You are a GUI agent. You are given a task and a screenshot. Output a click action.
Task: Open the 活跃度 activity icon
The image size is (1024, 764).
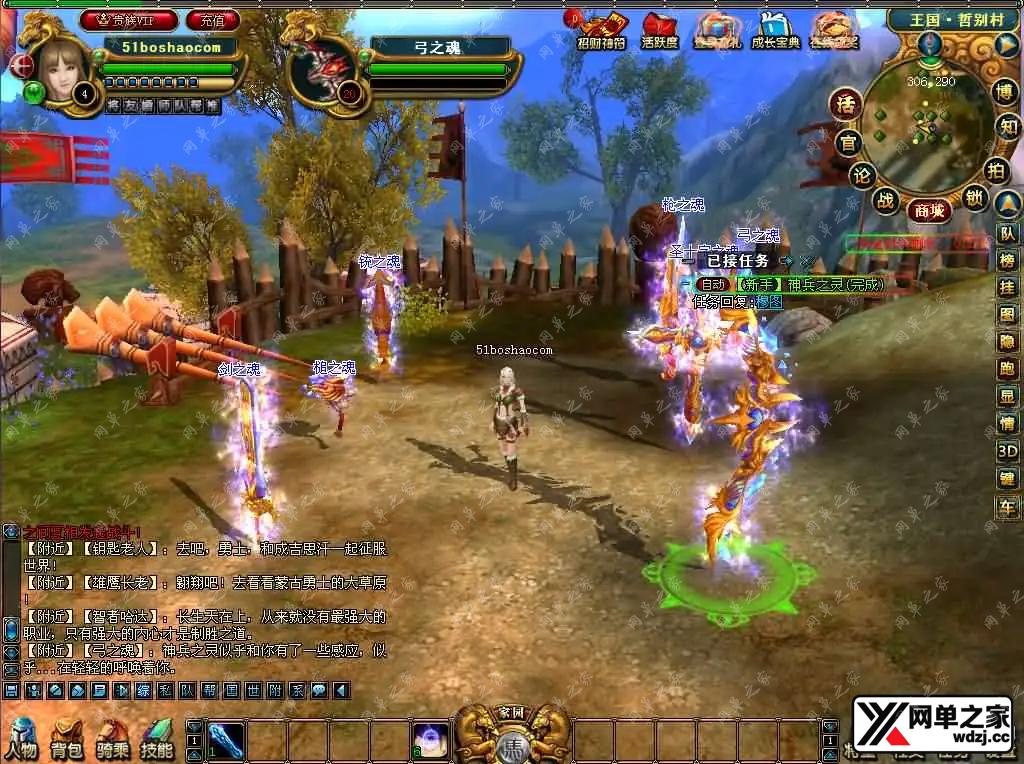tap(659, 30)
